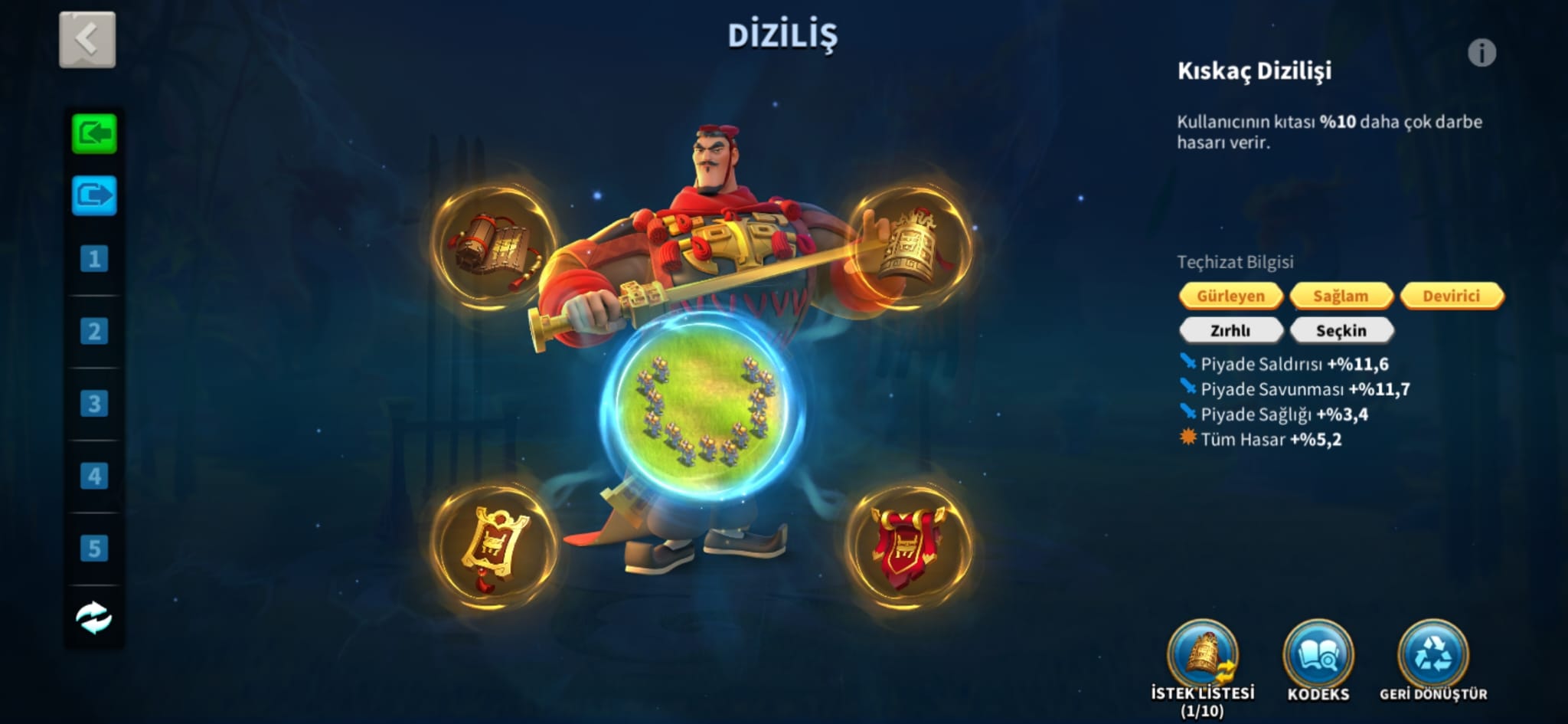Switch to formation preset 3
Image resolution: width=1568 pixels, height=724 pixels.
94,403
